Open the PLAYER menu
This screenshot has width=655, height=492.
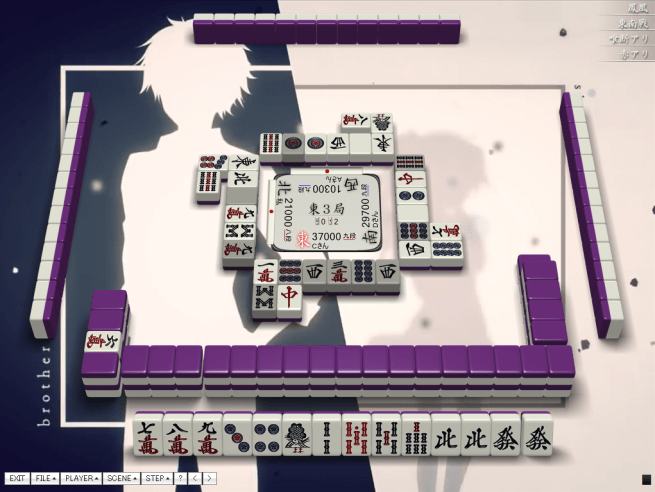point(81,479)
